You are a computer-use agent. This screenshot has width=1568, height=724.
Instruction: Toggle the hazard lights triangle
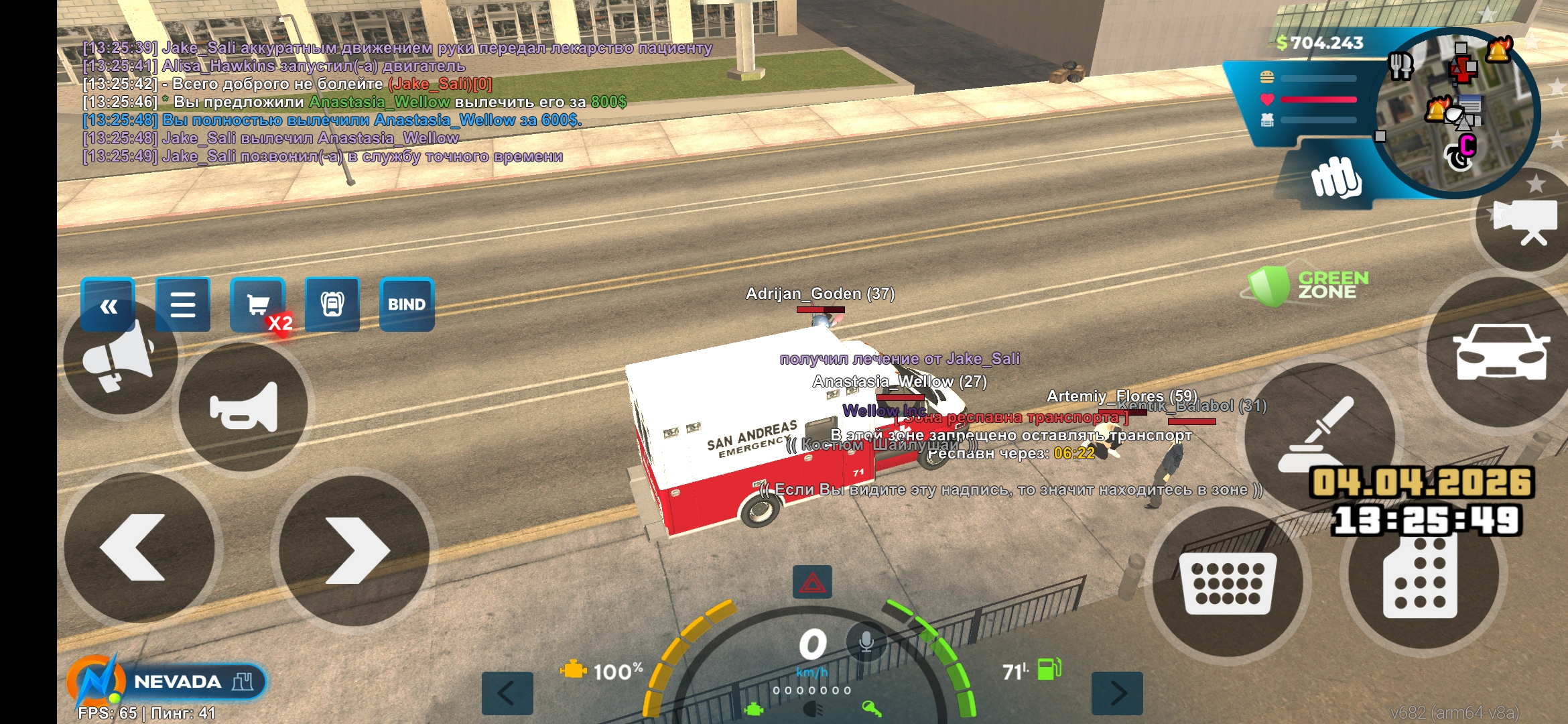point(812,582)
